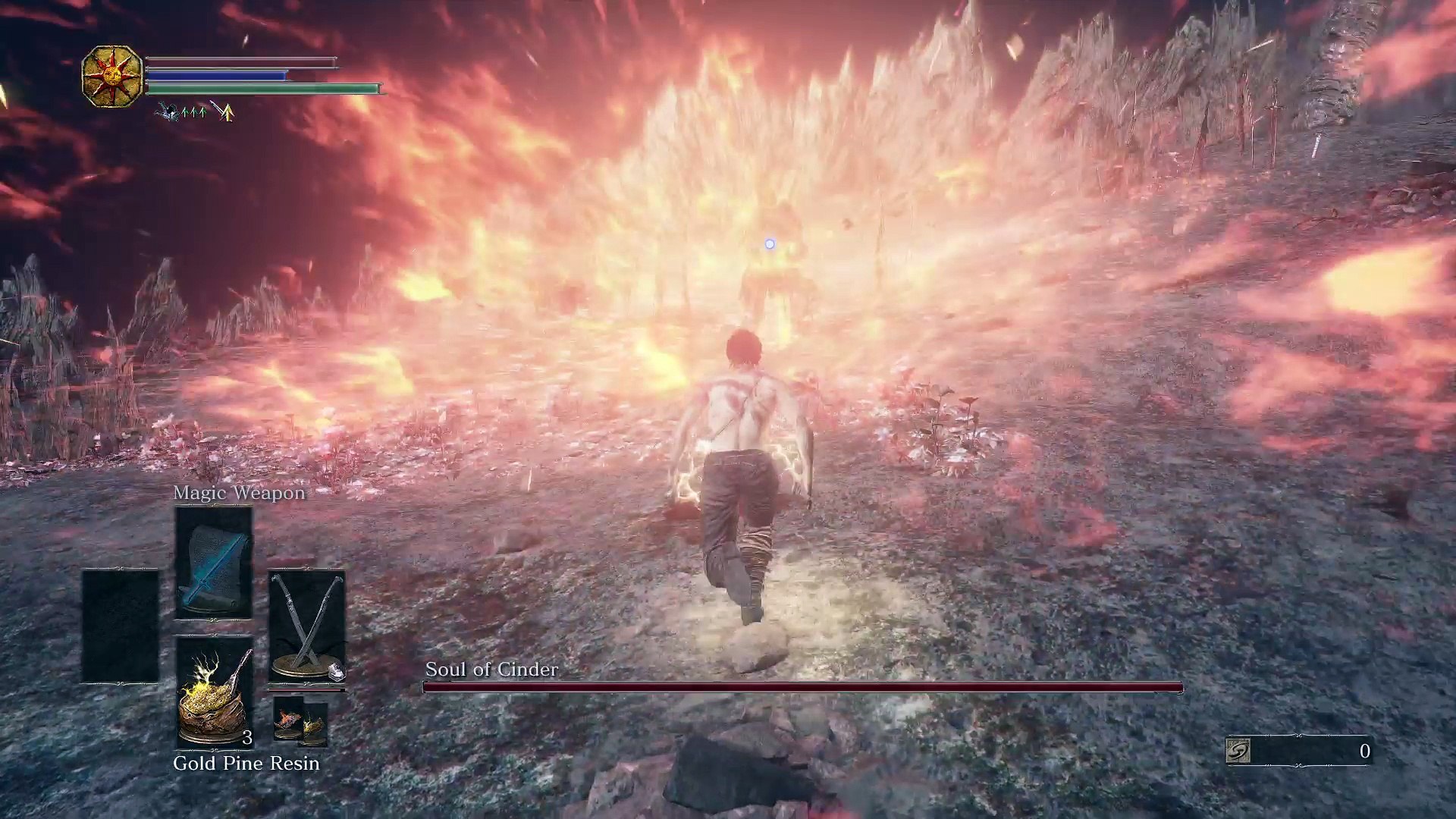The width and height of the screenshot is (1456, 819).
Task: Click the sword attack buff status icon
Action: click(x=224, y=111)
